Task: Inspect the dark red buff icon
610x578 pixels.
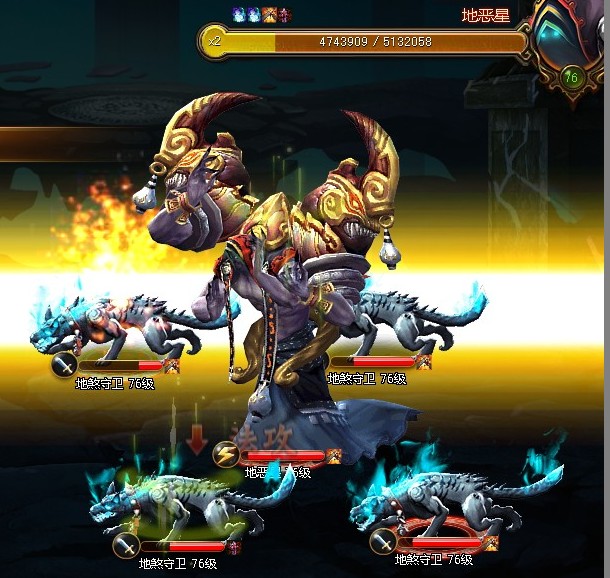Action: point(284,15)
